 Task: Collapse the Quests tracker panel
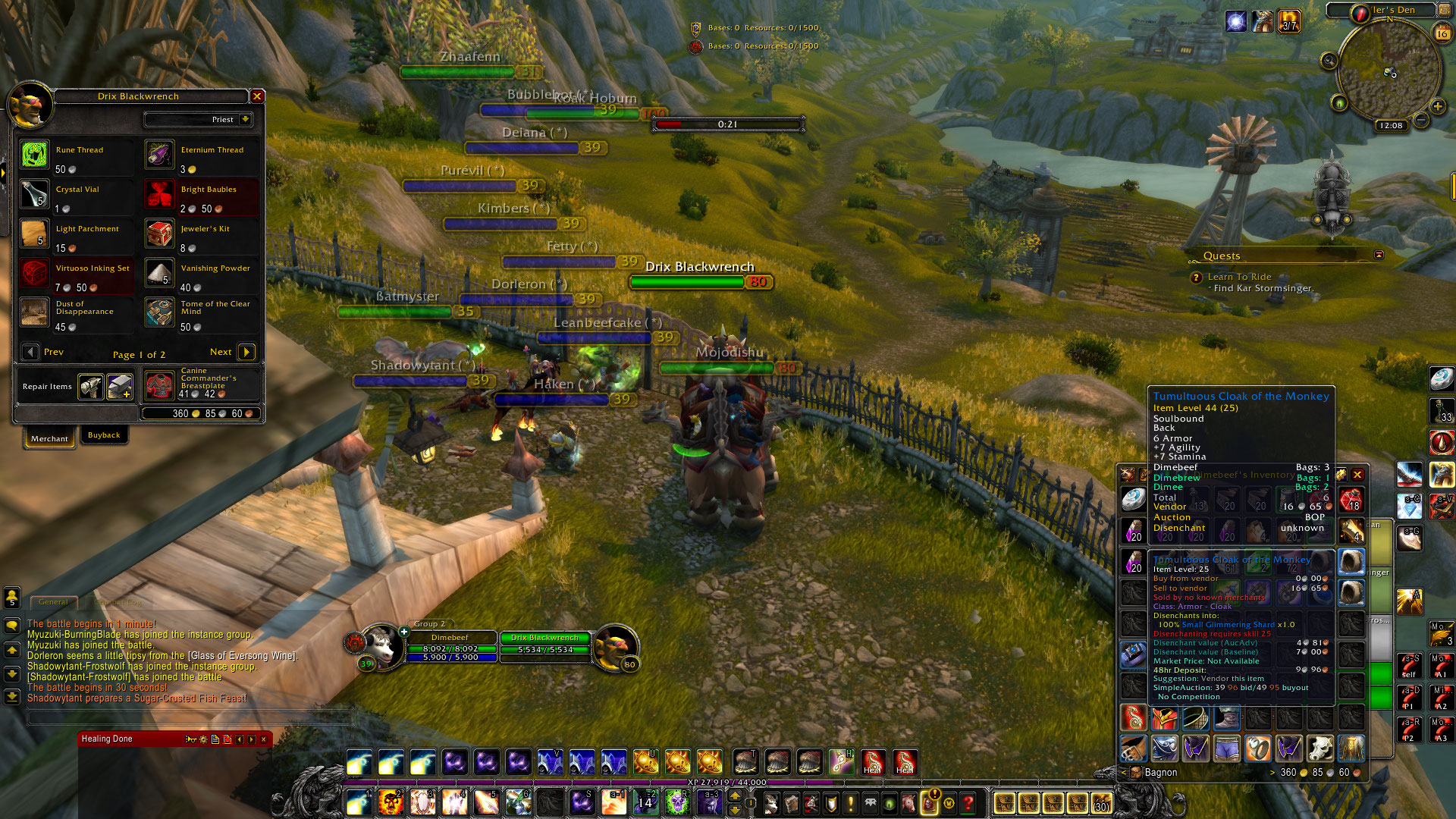[x=1379, y=255]
